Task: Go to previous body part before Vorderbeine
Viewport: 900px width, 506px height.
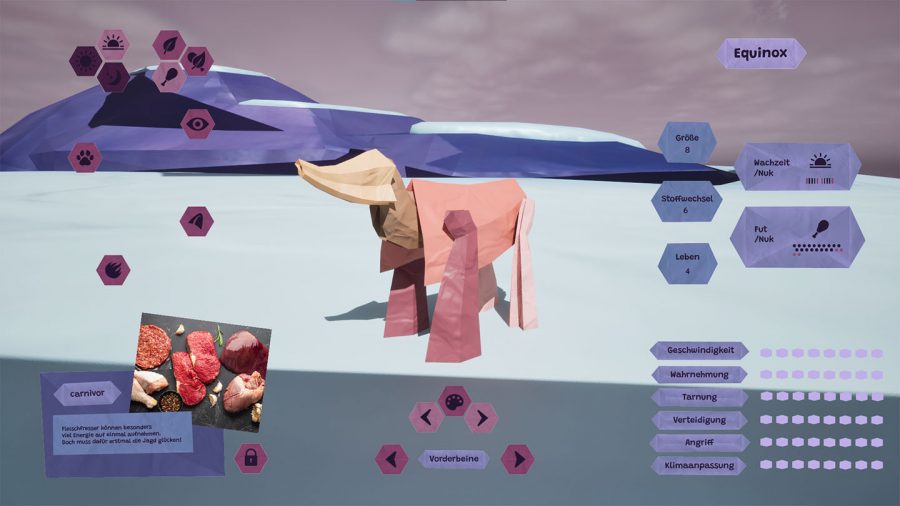Action: 392,459
